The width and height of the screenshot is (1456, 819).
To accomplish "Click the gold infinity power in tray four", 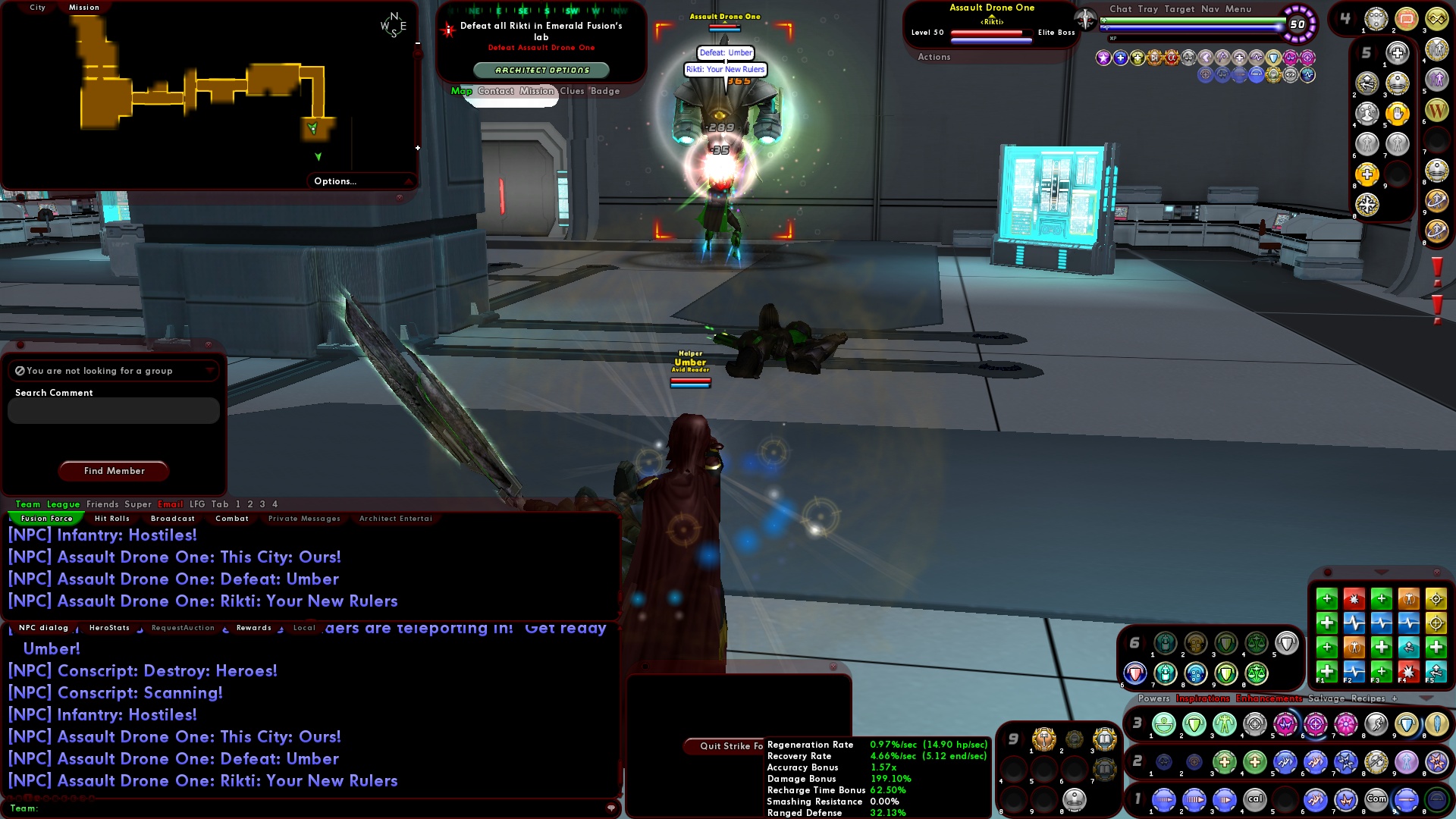I will coord(1436,19).
